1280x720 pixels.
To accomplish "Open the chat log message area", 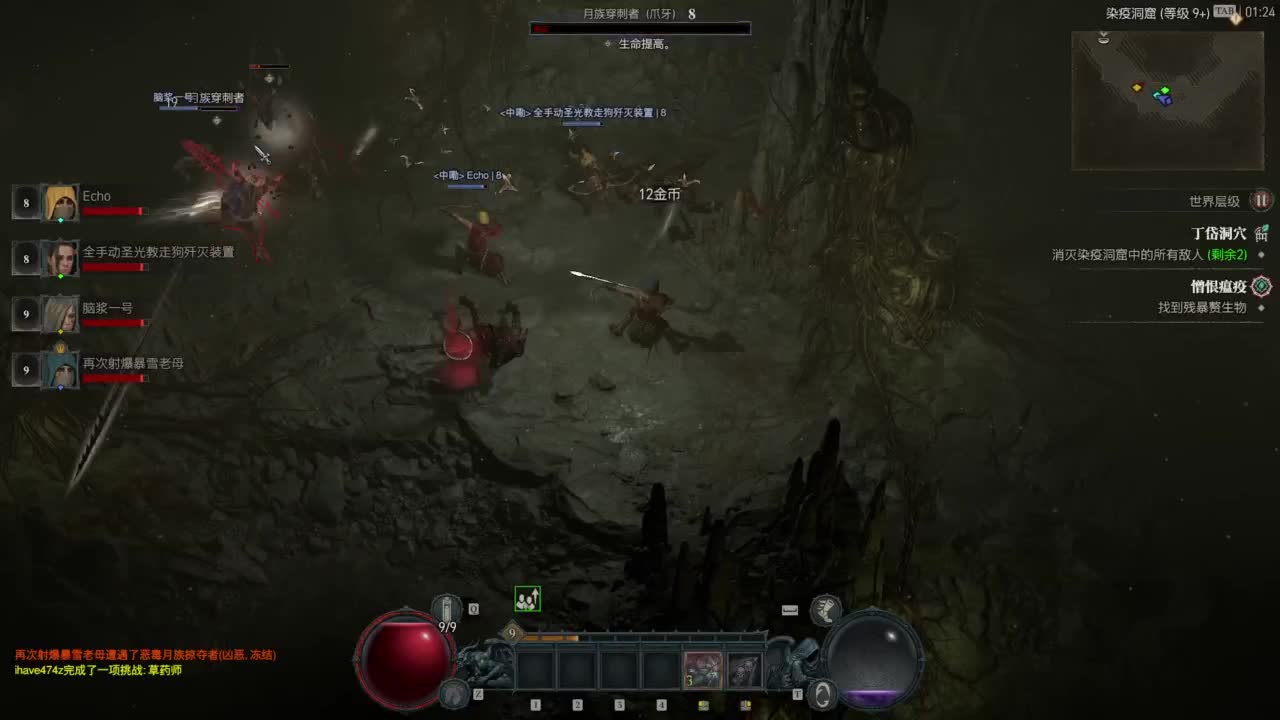I will [145, 662].
